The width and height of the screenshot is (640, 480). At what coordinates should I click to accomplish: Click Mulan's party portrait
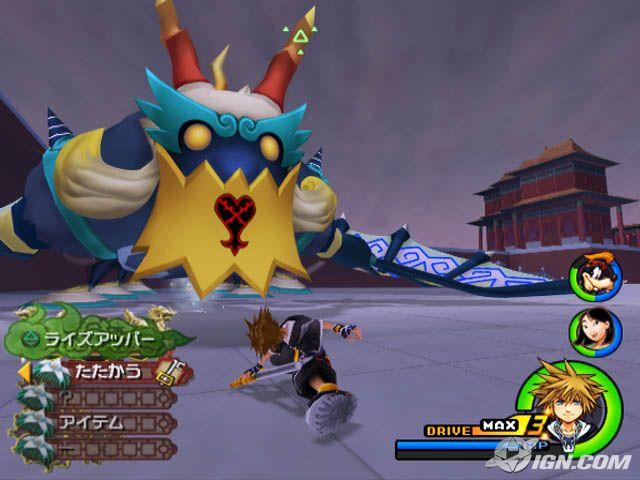click(x=589, y=331)
